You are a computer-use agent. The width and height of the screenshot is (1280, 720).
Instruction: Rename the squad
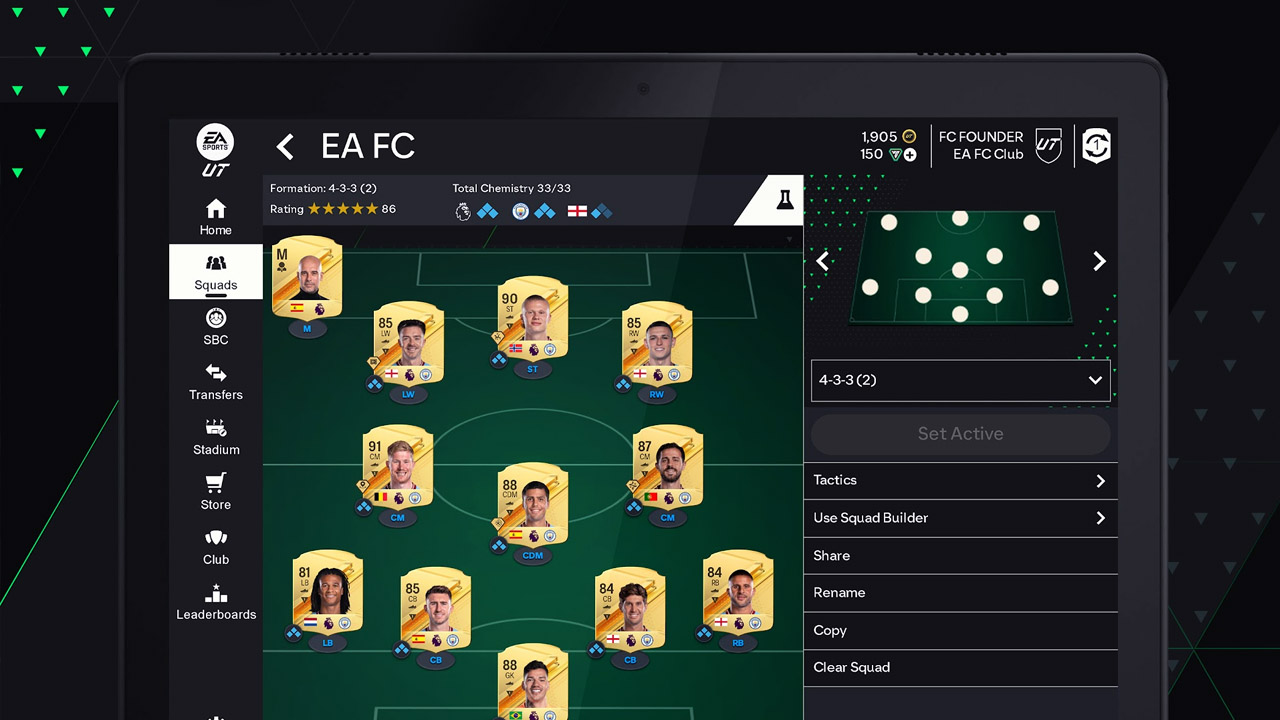point(960,593)
